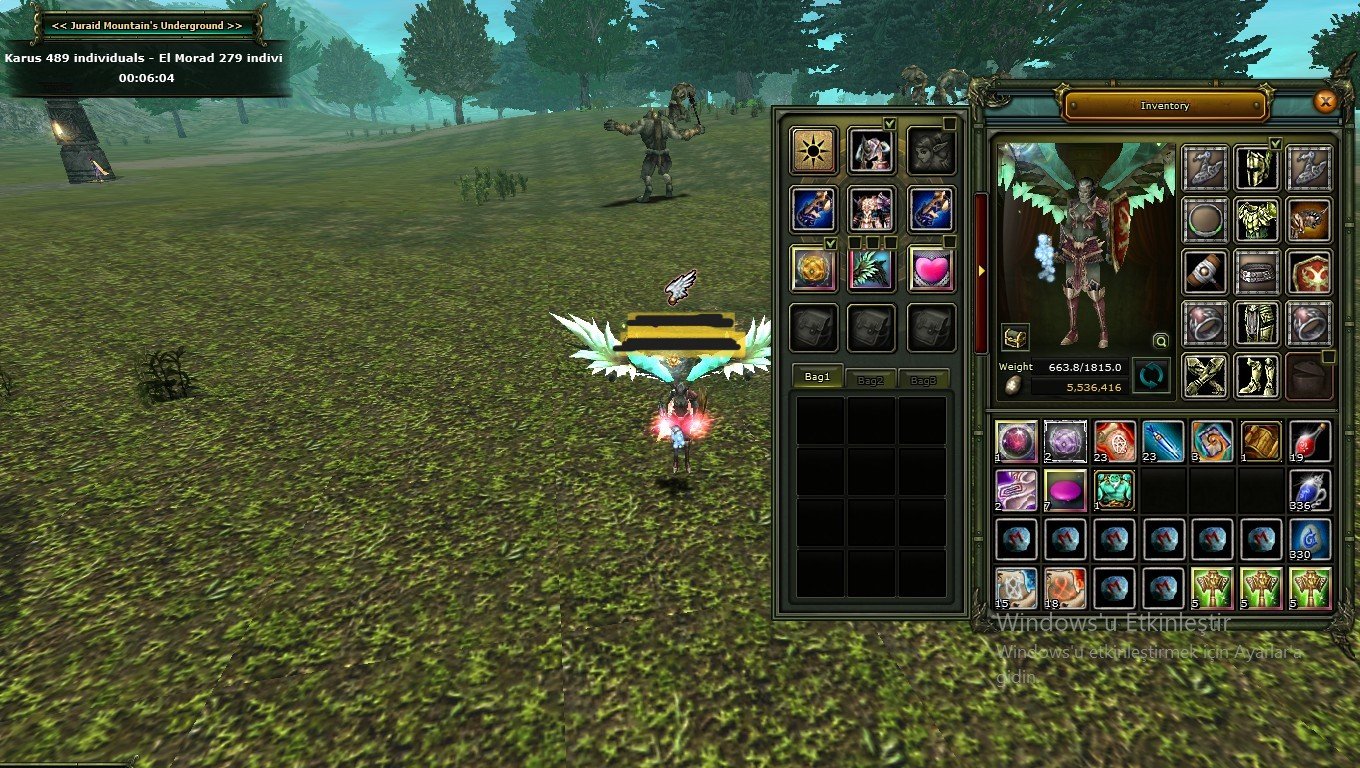The image size is (1360, 768).
Task: Click the sun emblem cosmetic slot
Action: [x=813, y=151]
